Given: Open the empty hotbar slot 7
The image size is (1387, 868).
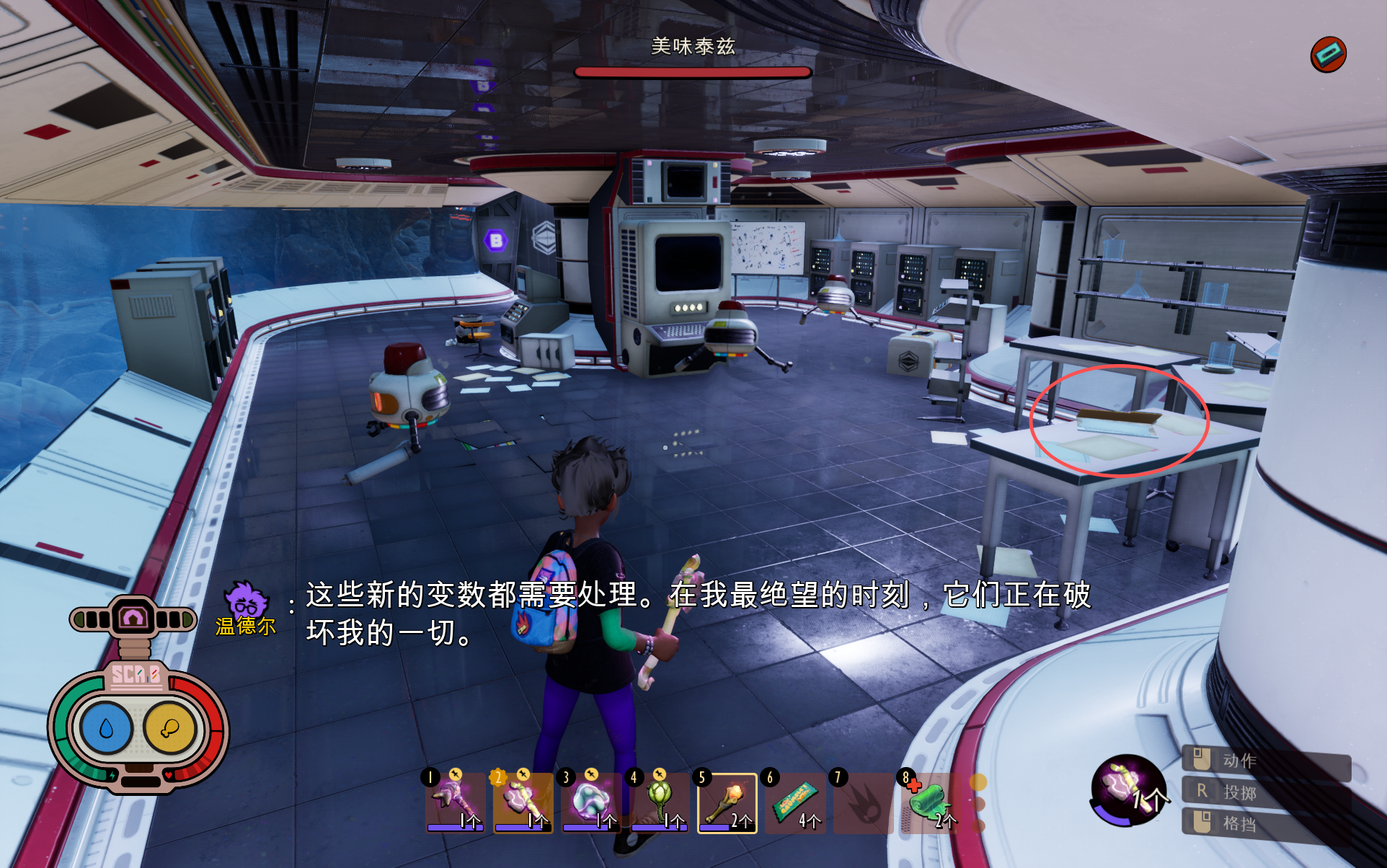Looking at the screenshot, I should (x=864, y=802).
